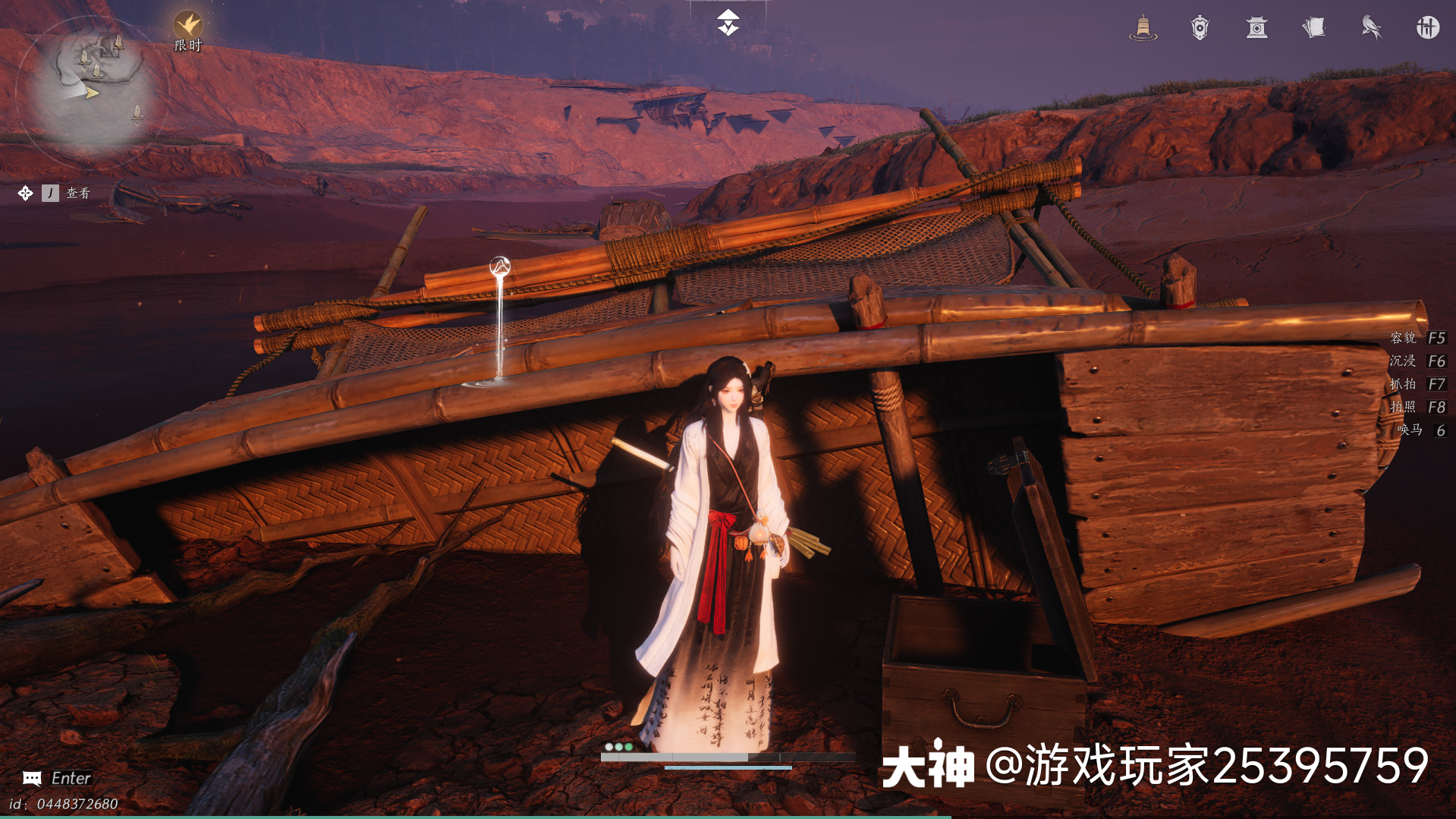Click 唤马 to summon your horse

point(1420,430)
